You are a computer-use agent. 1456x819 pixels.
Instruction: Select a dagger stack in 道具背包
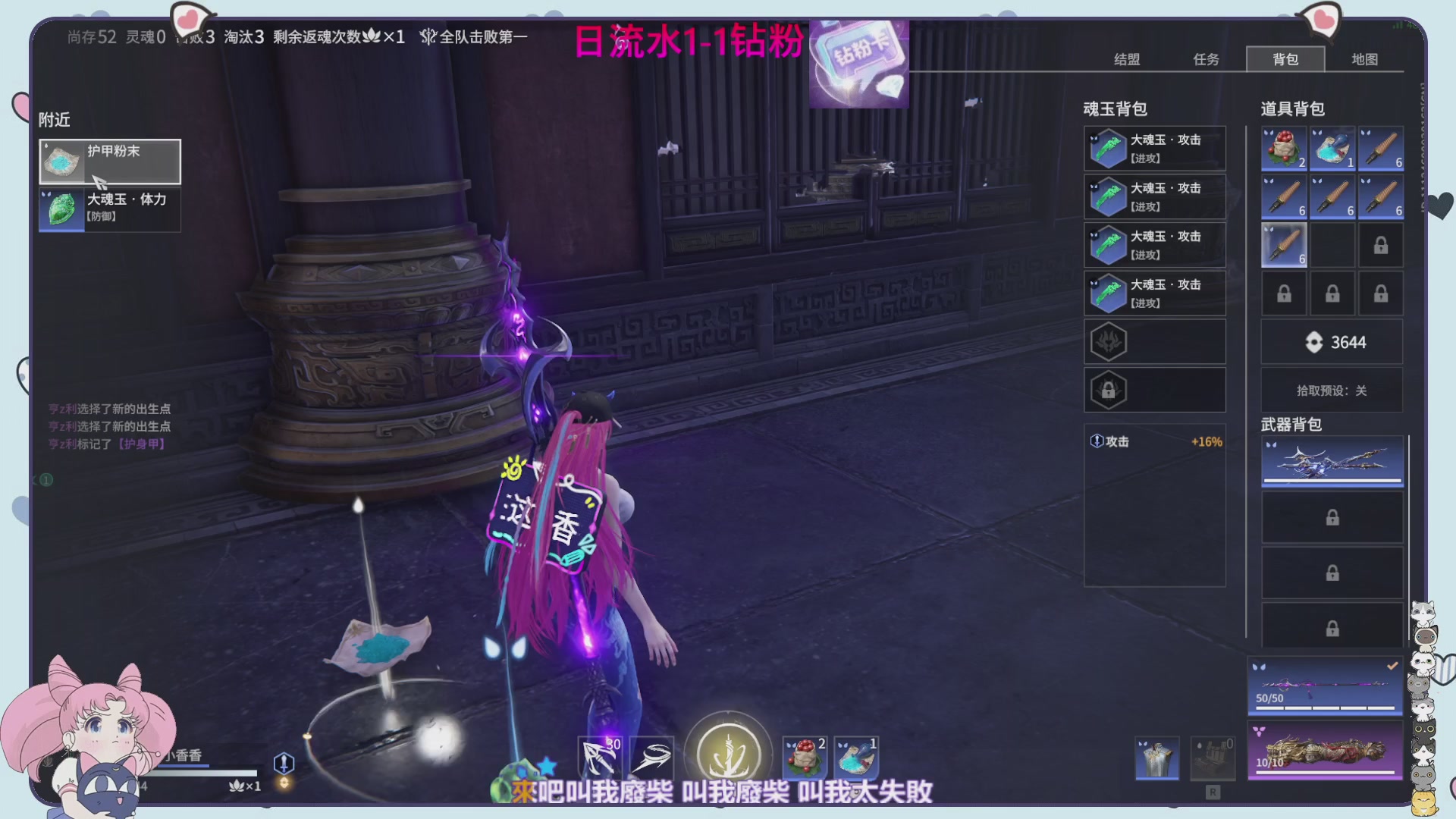[1380, 149]
